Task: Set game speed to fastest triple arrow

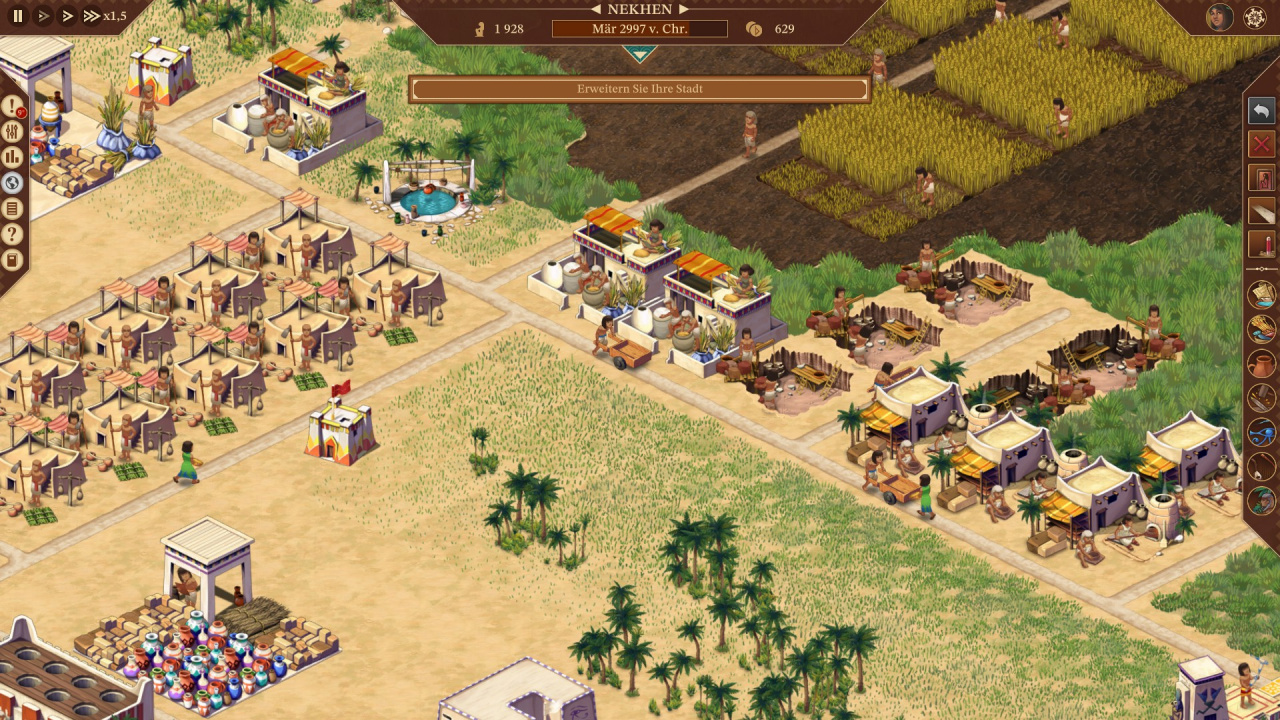Action: pyautogui.click(x=91, y=16)
